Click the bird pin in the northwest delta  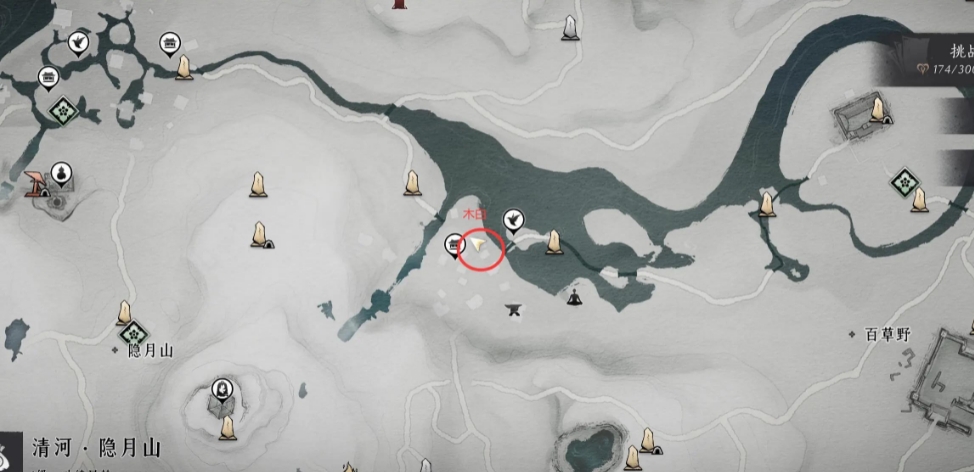click(77, 42)
